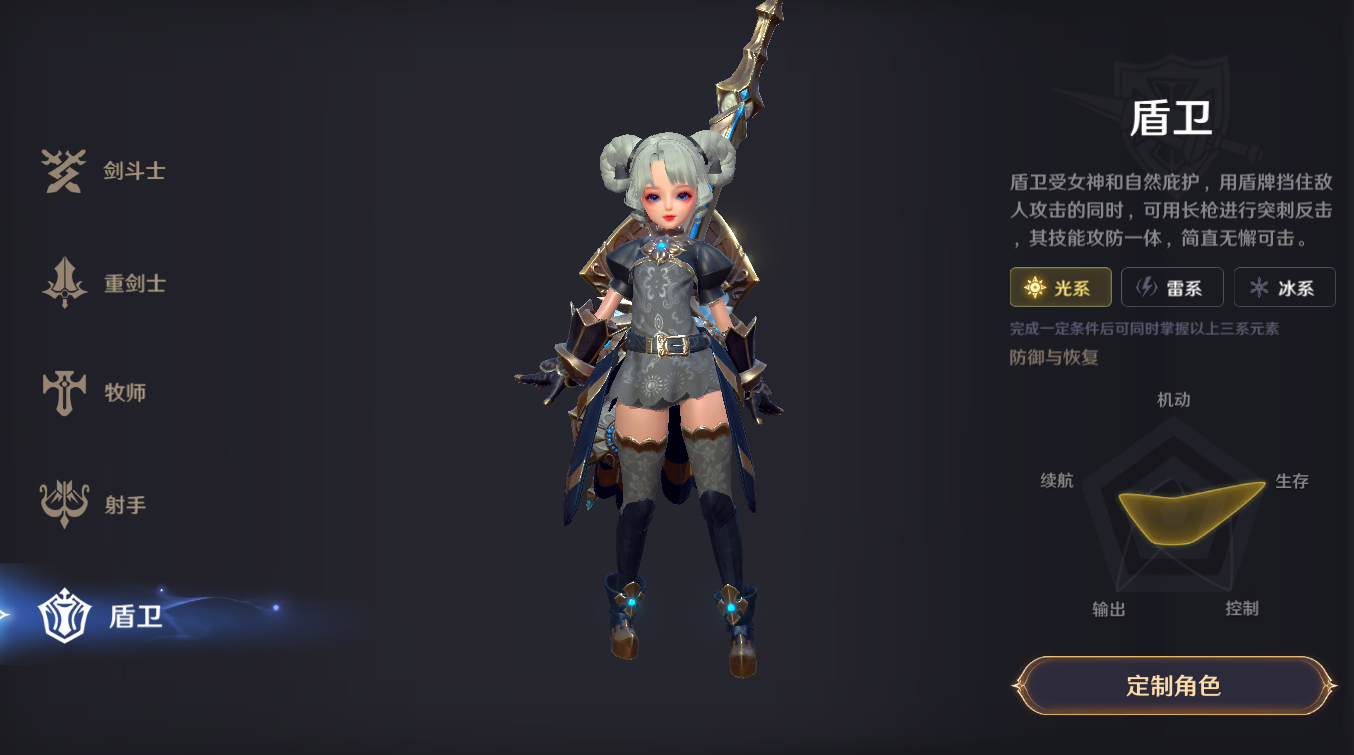Viewport: 1354px width, 755px height.
Task: Select the highlighted 盾卫 class
Action: (102, 616)
